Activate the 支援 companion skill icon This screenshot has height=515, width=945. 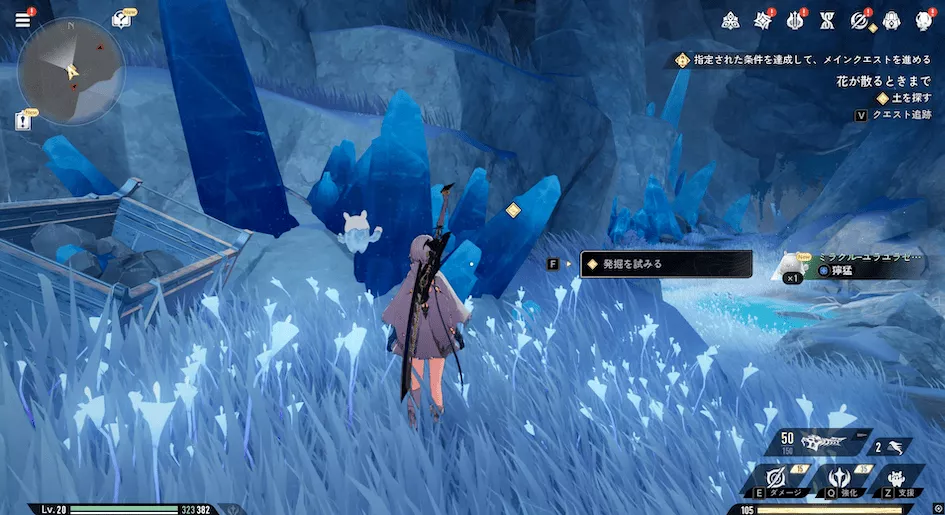pos(900,478)
